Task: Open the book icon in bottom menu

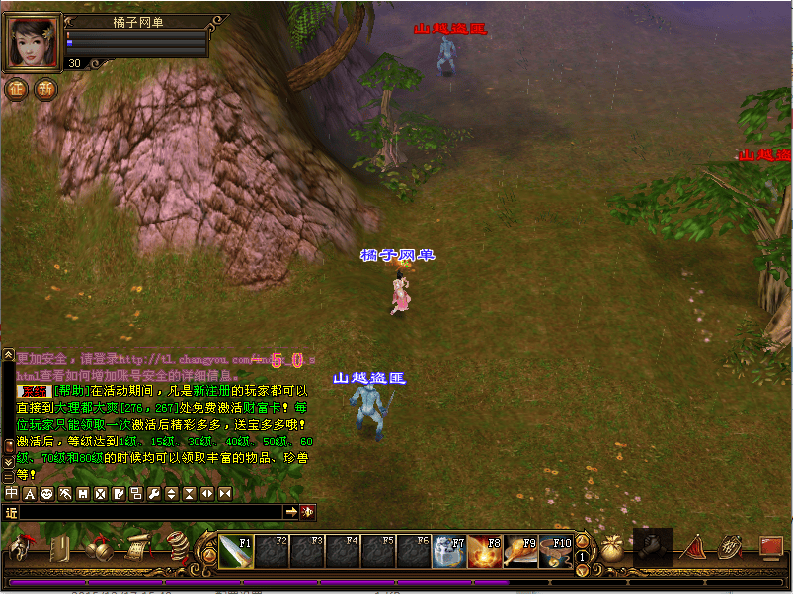Action: coord(59,549)
